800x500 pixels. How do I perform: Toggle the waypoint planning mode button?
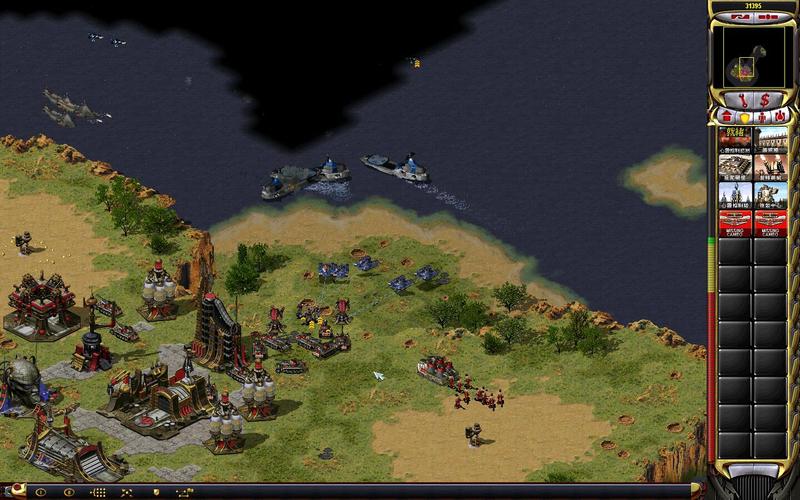point(185,492)
